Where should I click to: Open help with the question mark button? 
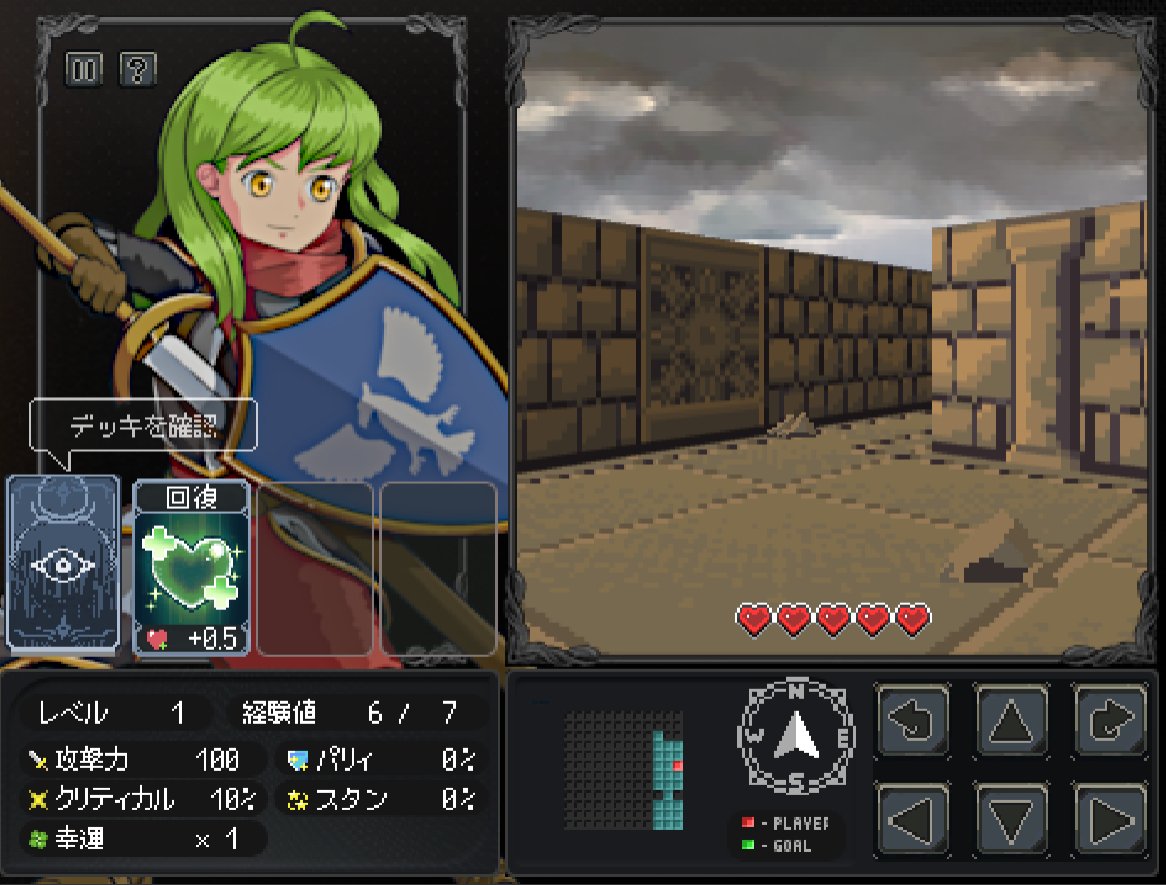(137, 69)
